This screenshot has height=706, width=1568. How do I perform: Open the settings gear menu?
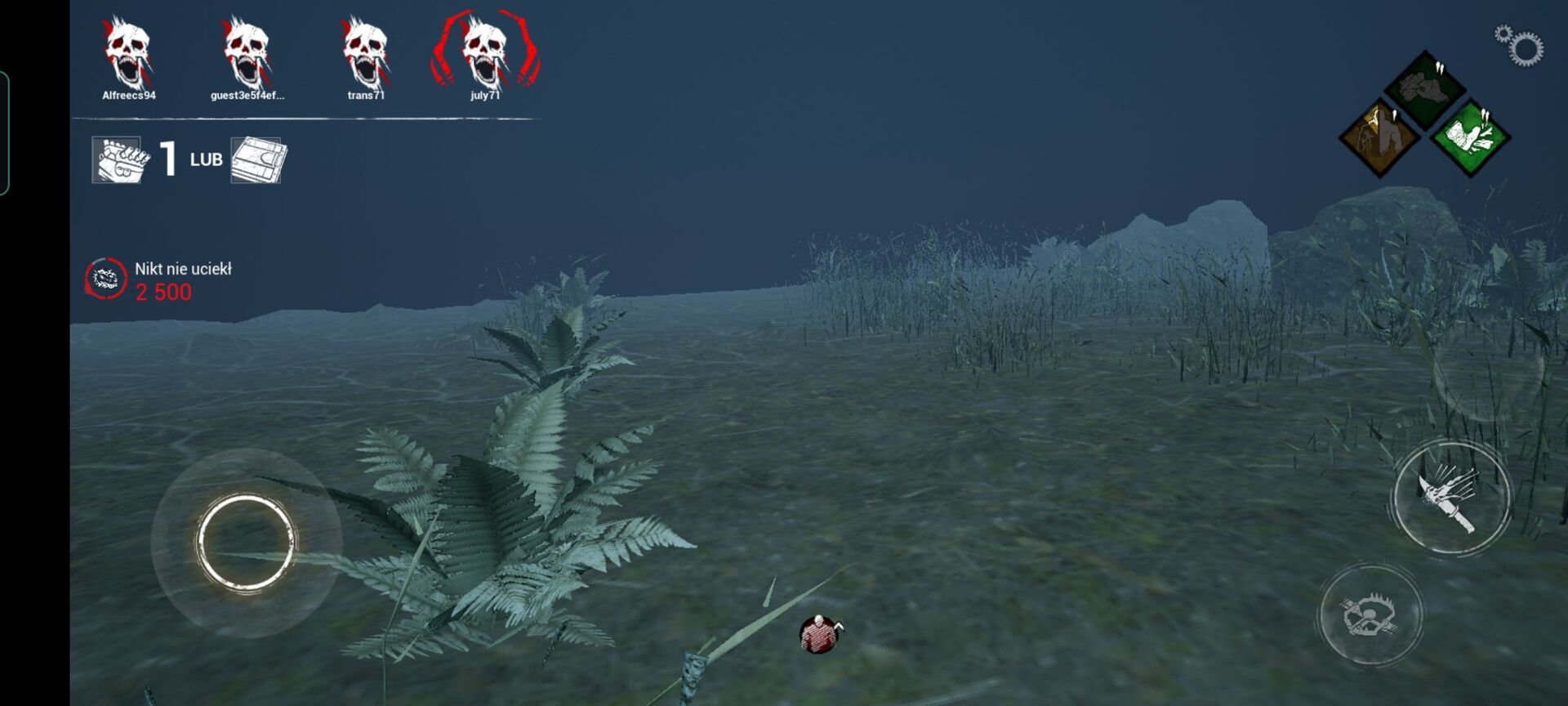(1521, 46)
